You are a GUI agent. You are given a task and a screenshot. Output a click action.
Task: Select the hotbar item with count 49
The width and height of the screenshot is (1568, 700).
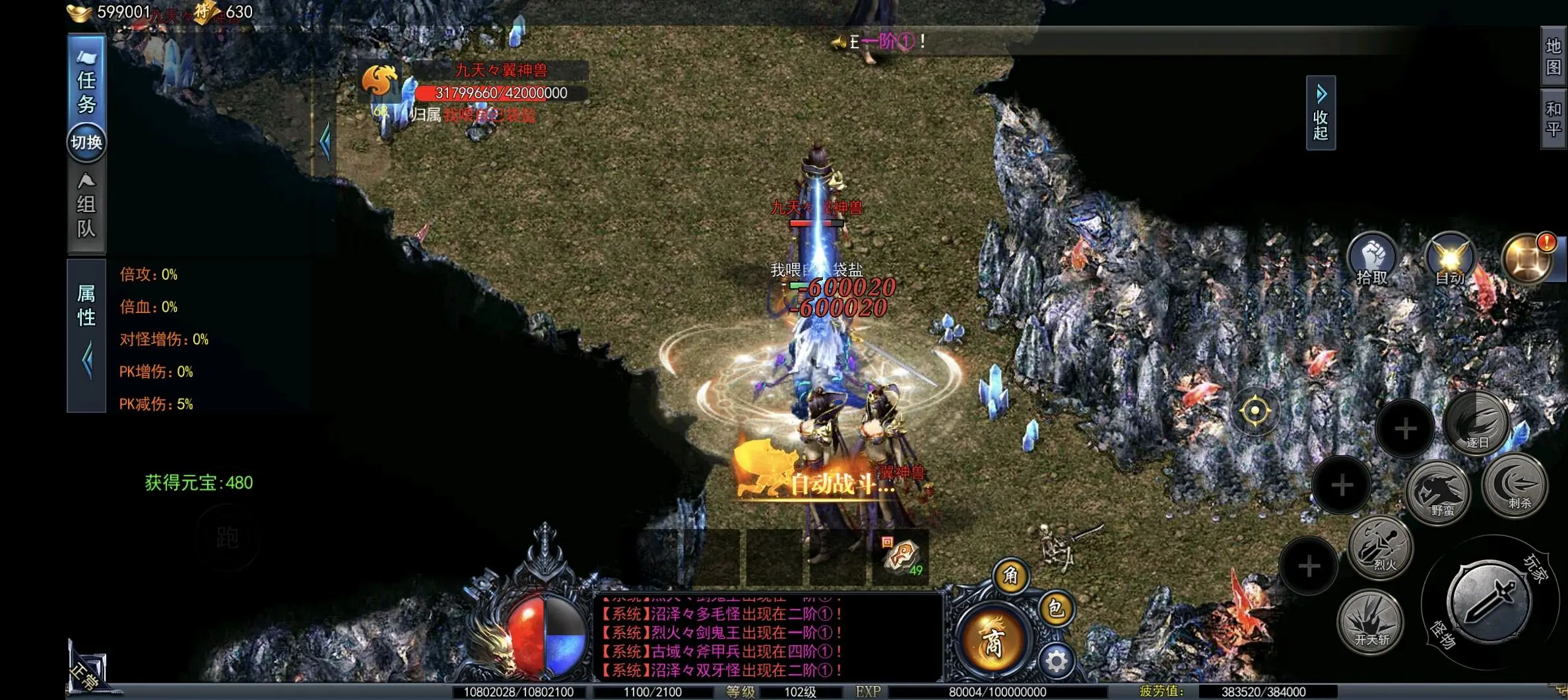[x=901, y=557]
